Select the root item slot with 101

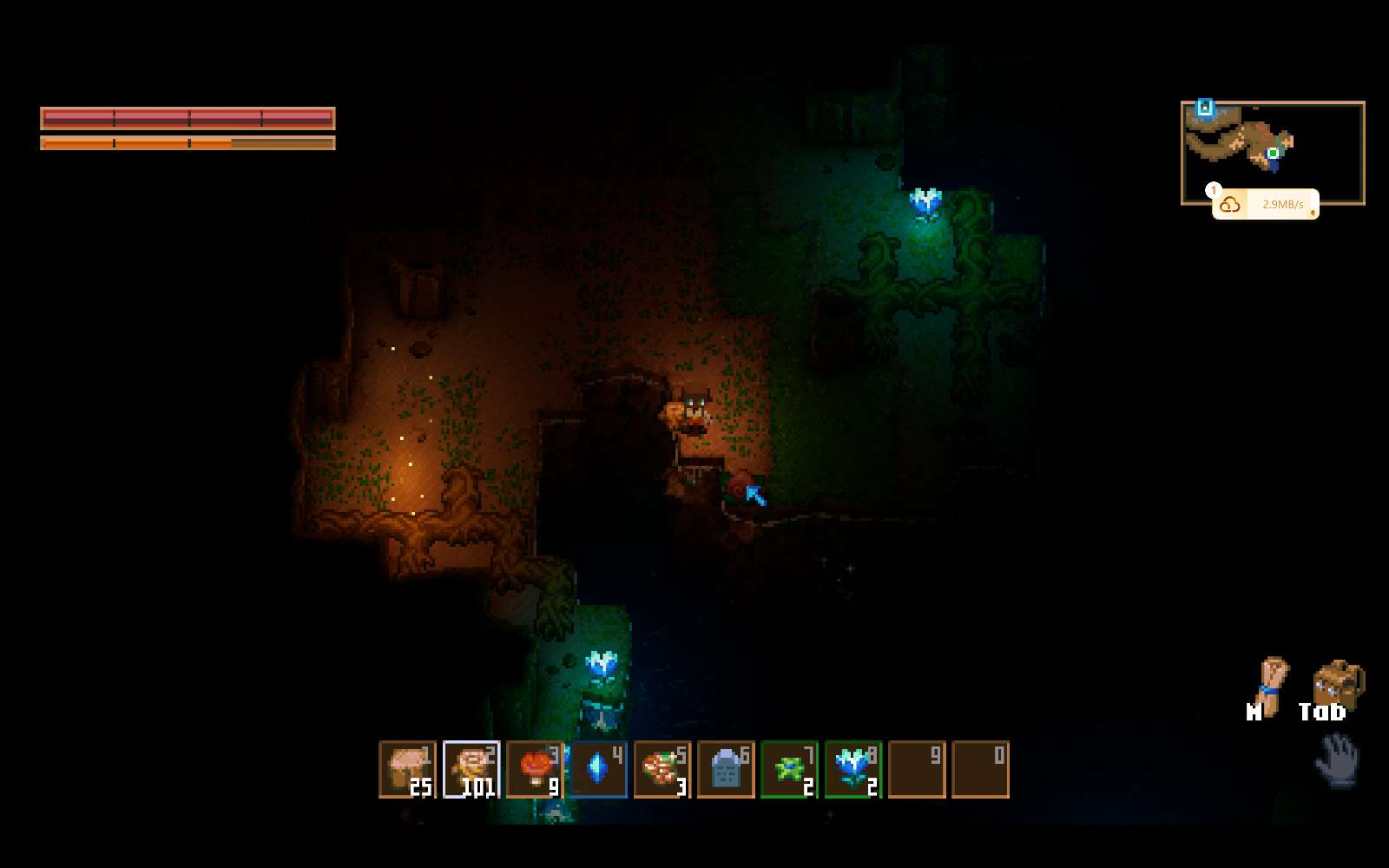471,769
